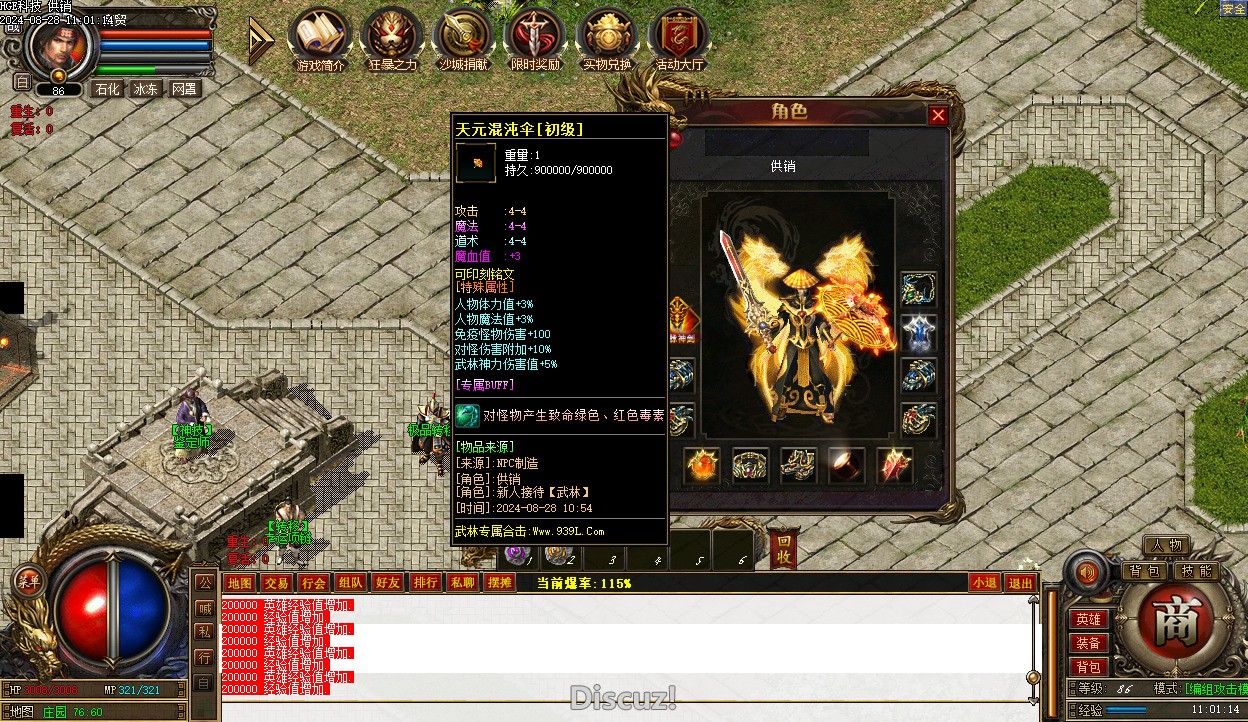Click the 交易 trade button
1248x722 pixels.
pos(276,583)
